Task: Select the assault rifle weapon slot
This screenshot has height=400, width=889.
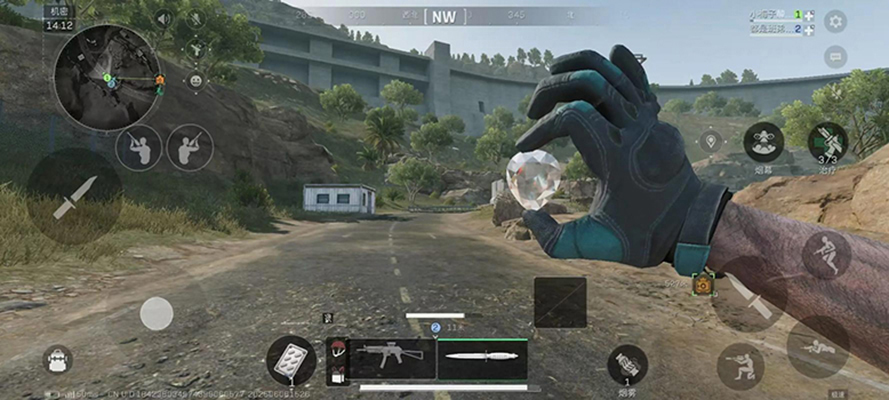Action: tap(381, 358)
